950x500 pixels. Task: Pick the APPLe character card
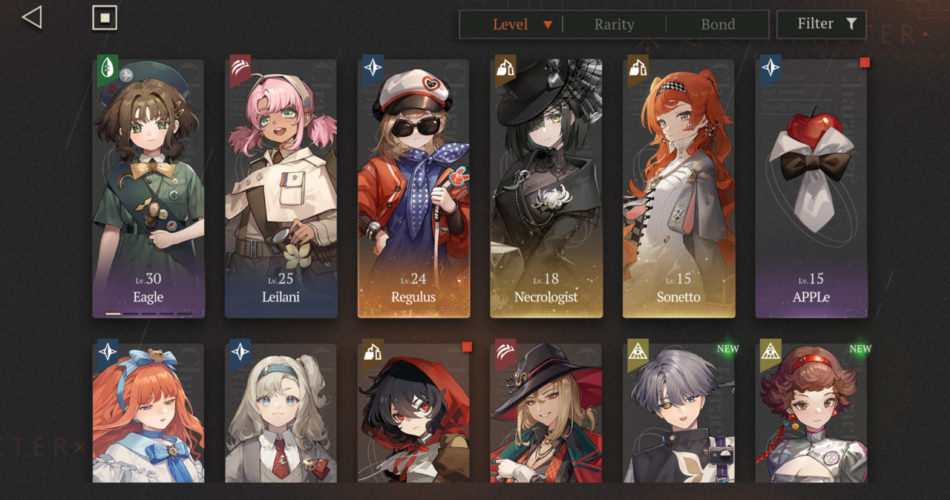point(811,188)
